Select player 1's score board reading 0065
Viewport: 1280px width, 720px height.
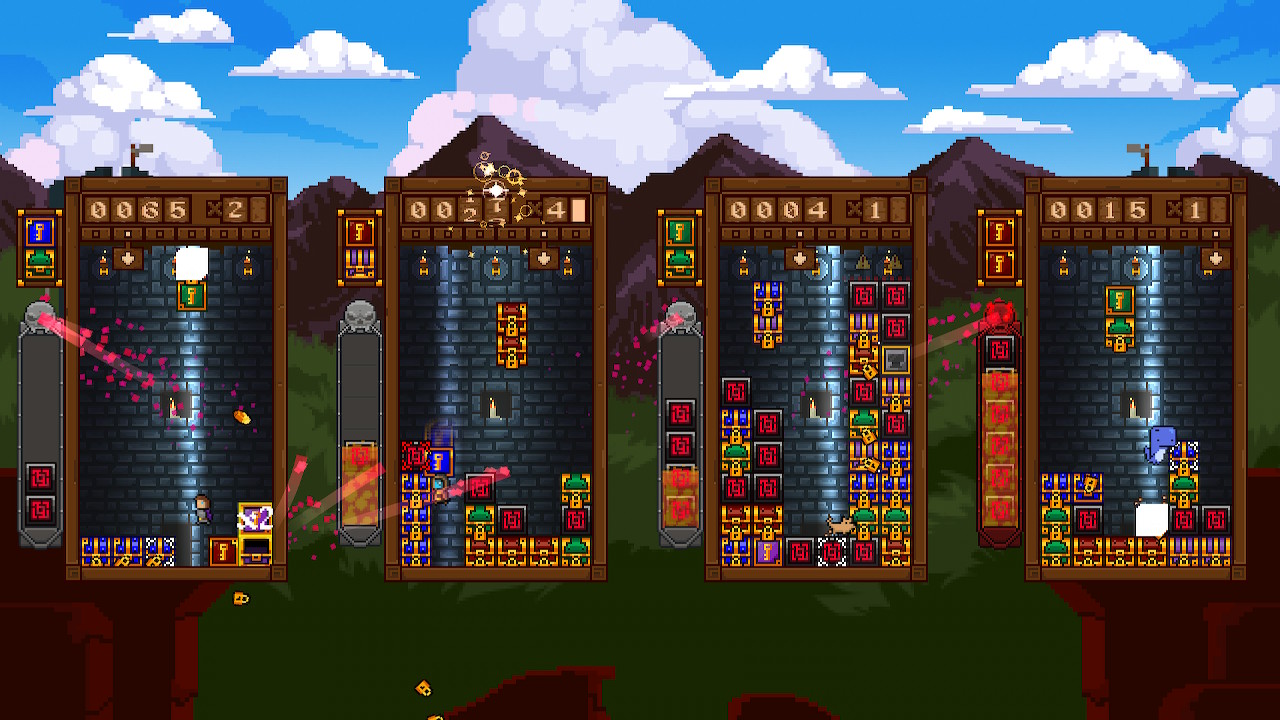[x=135, y=210]
